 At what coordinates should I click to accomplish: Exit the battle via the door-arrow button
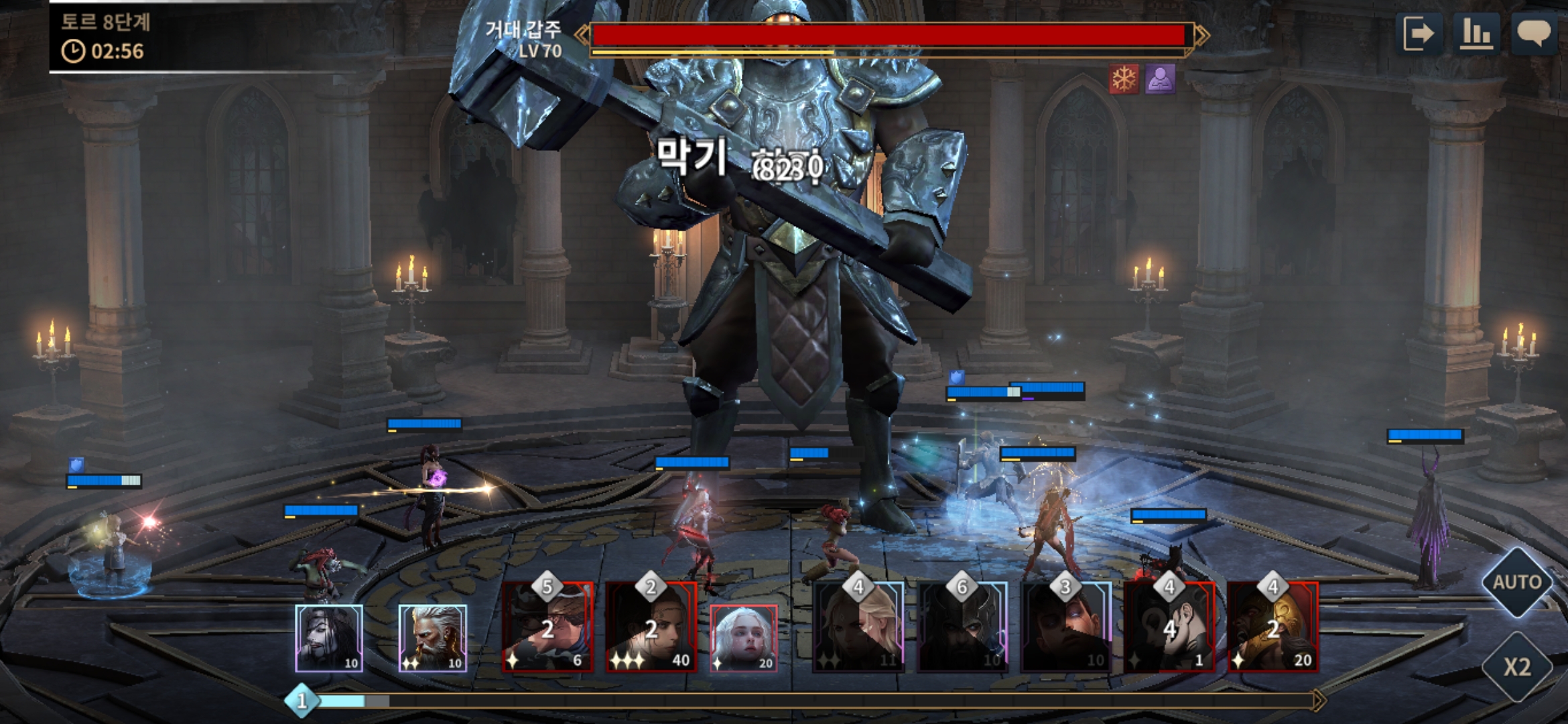(x=1419, y=34)
